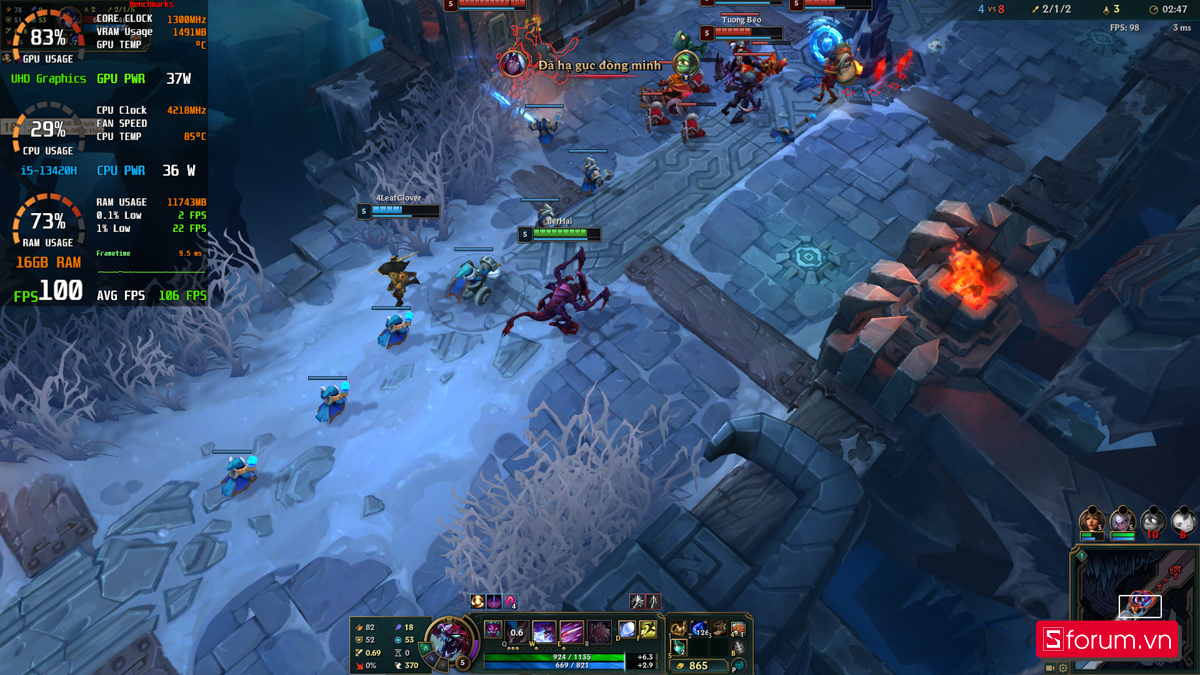
Task: Select the dark-haired ally portrait above minimap
Action: tap(1092, 520)
